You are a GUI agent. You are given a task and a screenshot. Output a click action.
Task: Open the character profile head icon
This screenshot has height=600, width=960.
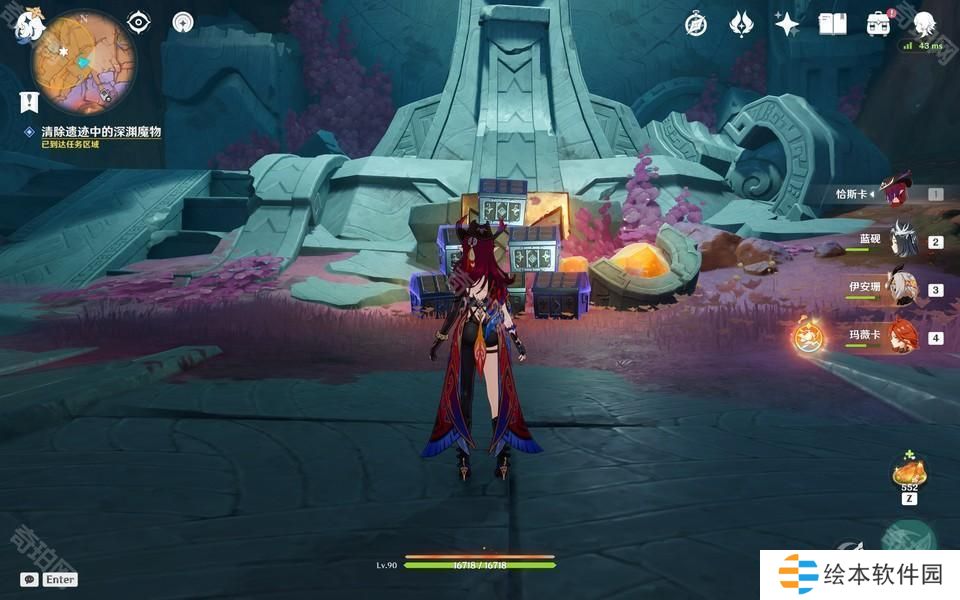click(924, 25)
